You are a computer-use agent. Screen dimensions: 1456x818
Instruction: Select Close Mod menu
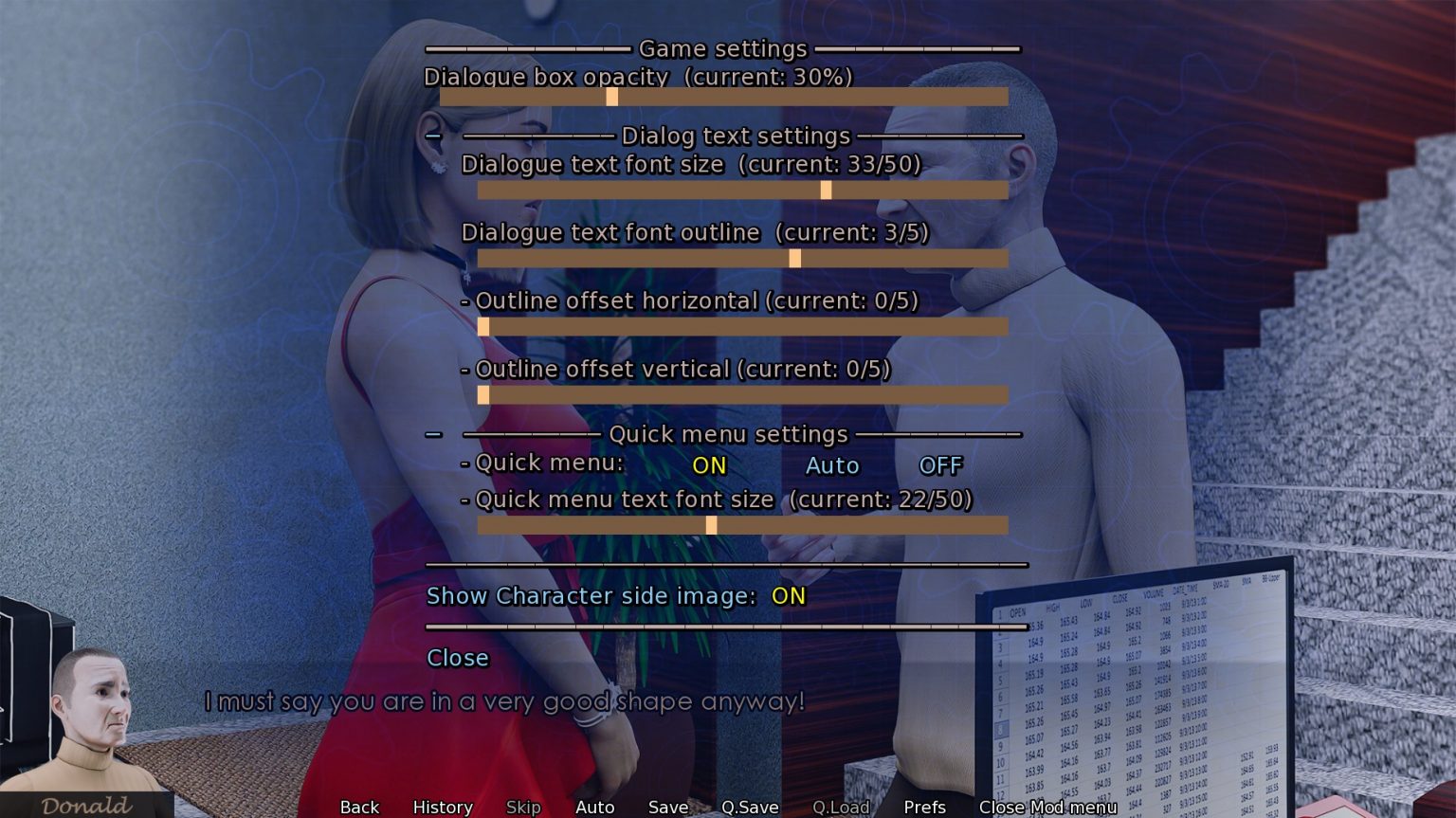coord(1047,807)
